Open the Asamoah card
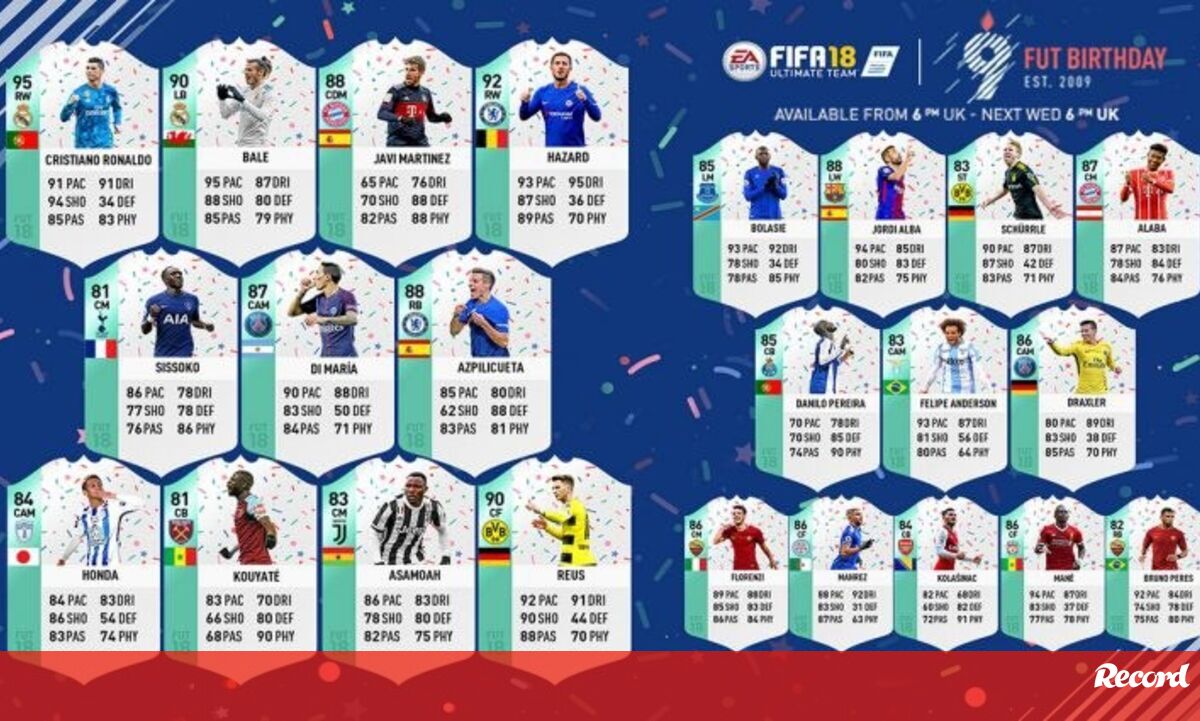The image size is (1200, 721). pos(397,560)
